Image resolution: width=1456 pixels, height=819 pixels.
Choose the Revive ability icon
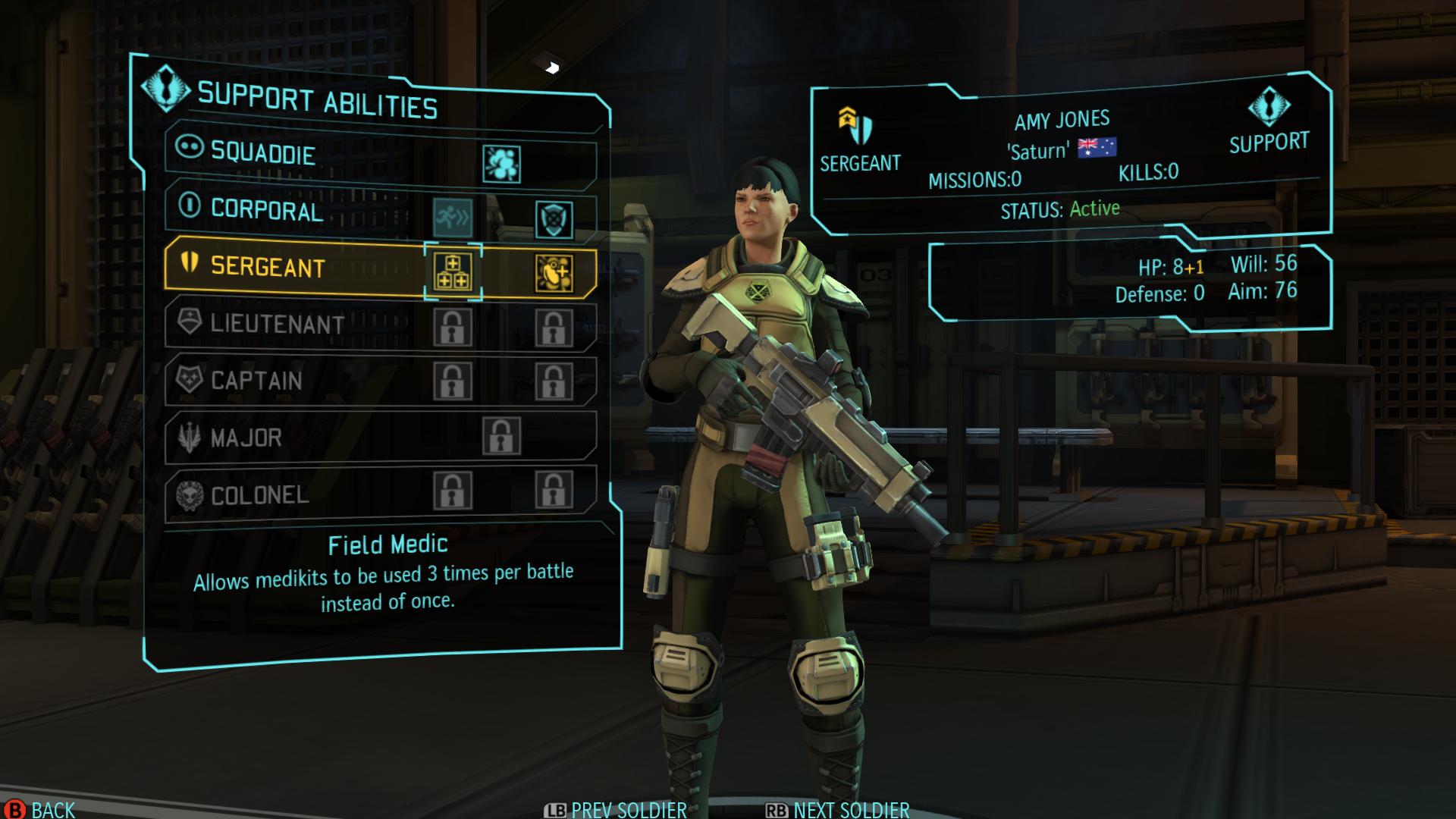click(x=554, y=273)
